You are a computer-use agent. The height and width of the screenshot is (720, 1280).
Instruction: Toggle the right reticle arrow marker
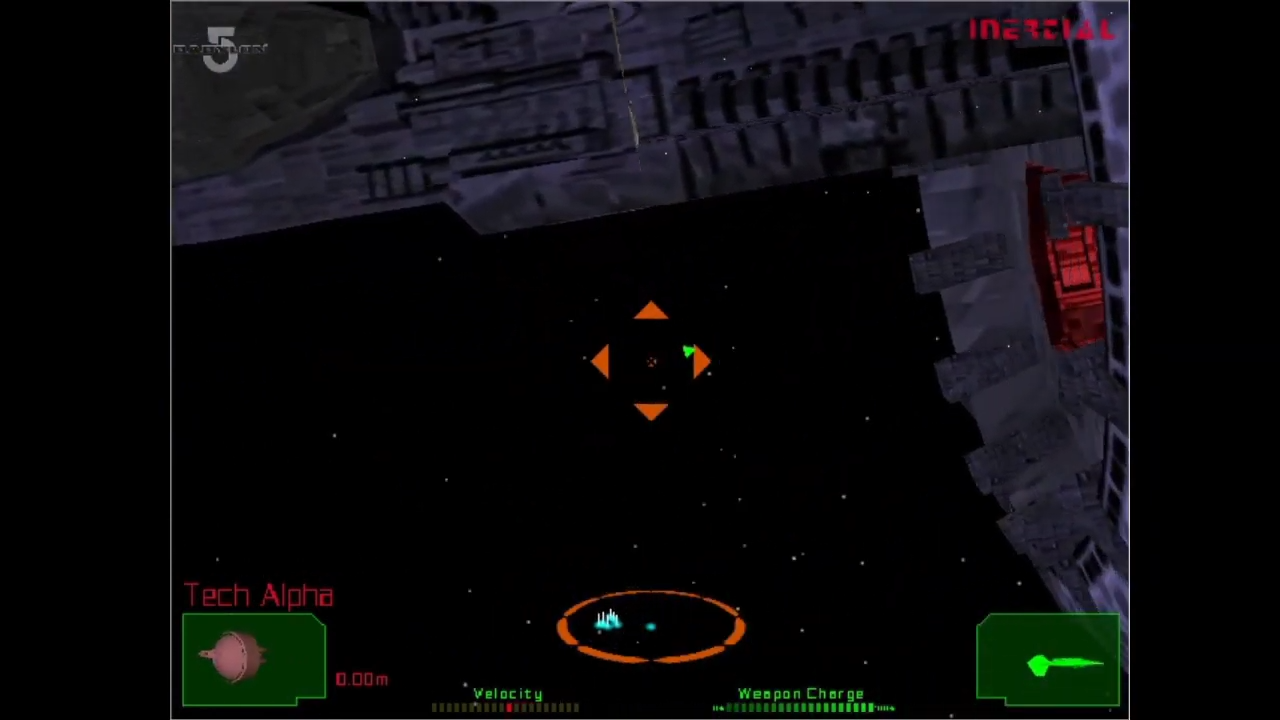(x=700, y=363)
